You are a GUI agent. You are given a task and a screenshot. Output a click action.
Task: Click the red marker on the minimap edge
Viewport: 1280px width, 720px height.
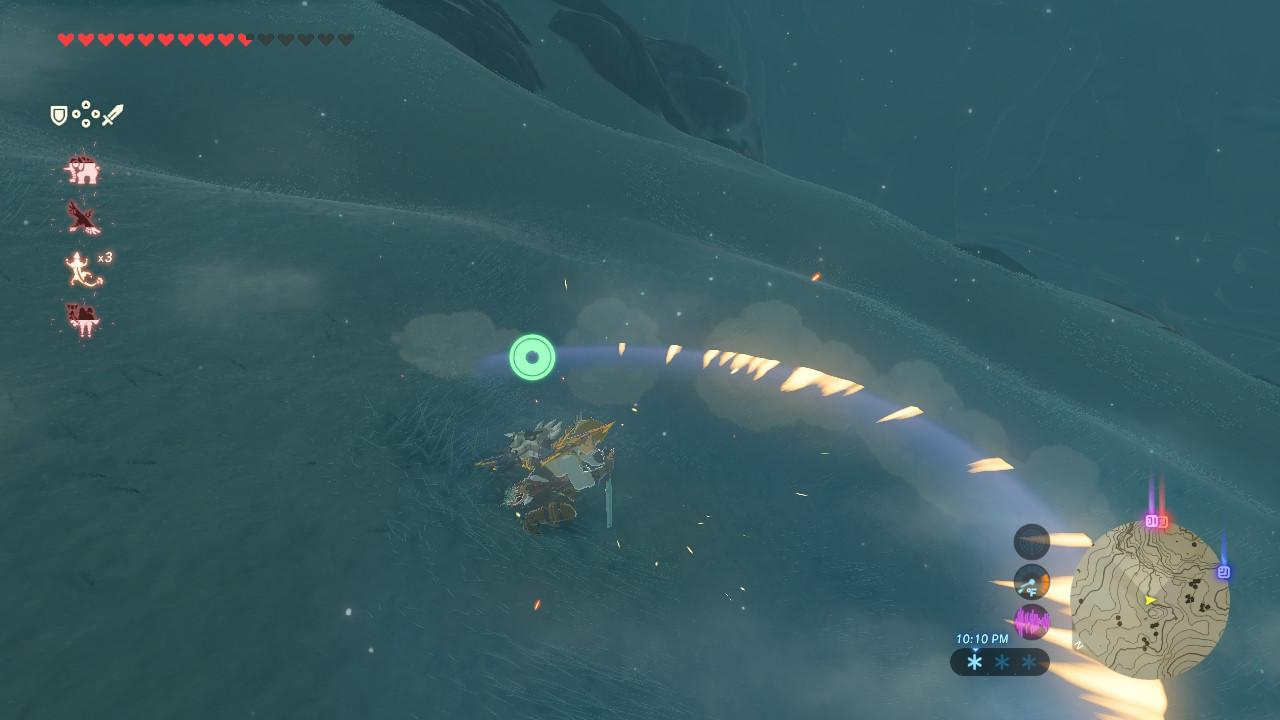coord(1163,521)
